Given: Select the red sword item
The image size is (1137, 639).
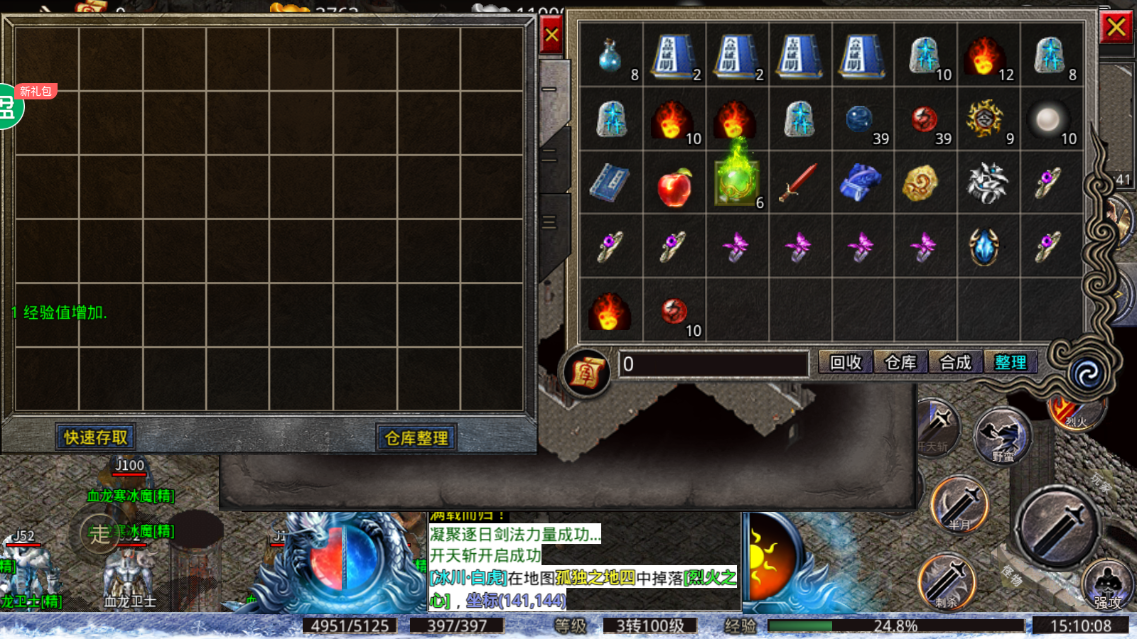Looking at the screenshot, I should tap(799, 184).
